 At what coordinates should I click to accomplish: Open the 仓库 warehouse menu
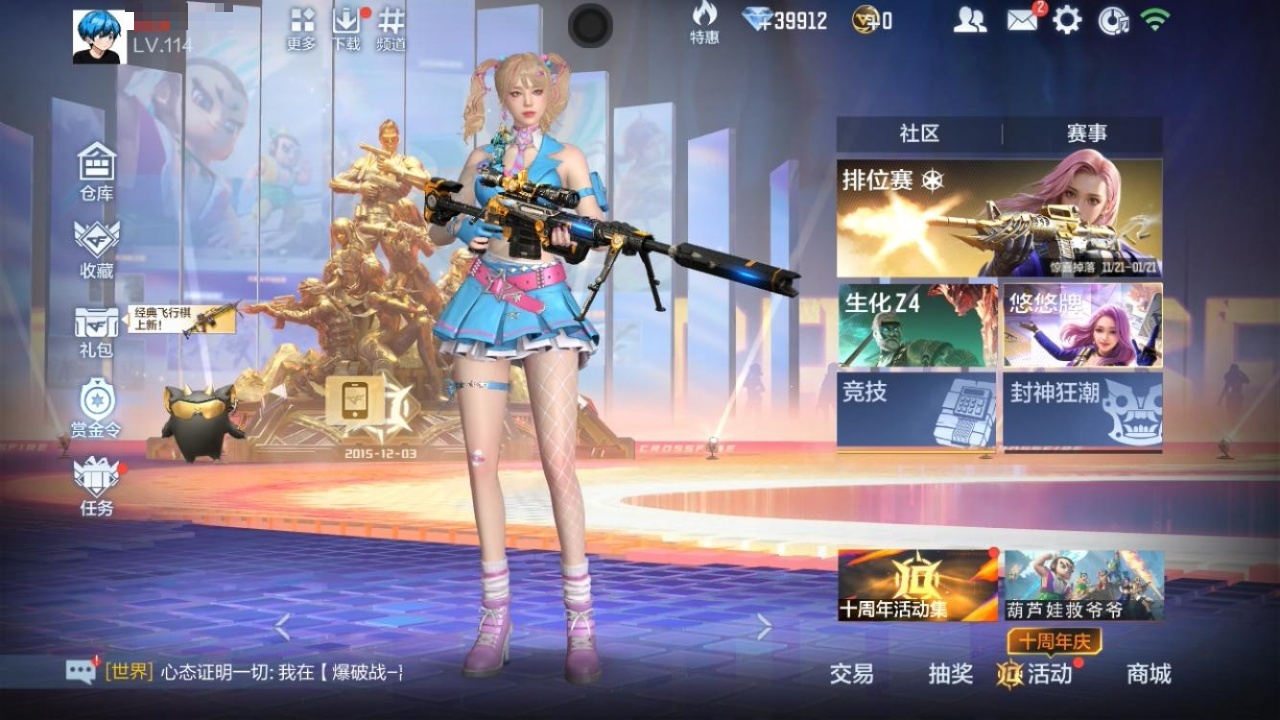pyautogui.click(x=97, y=171)
